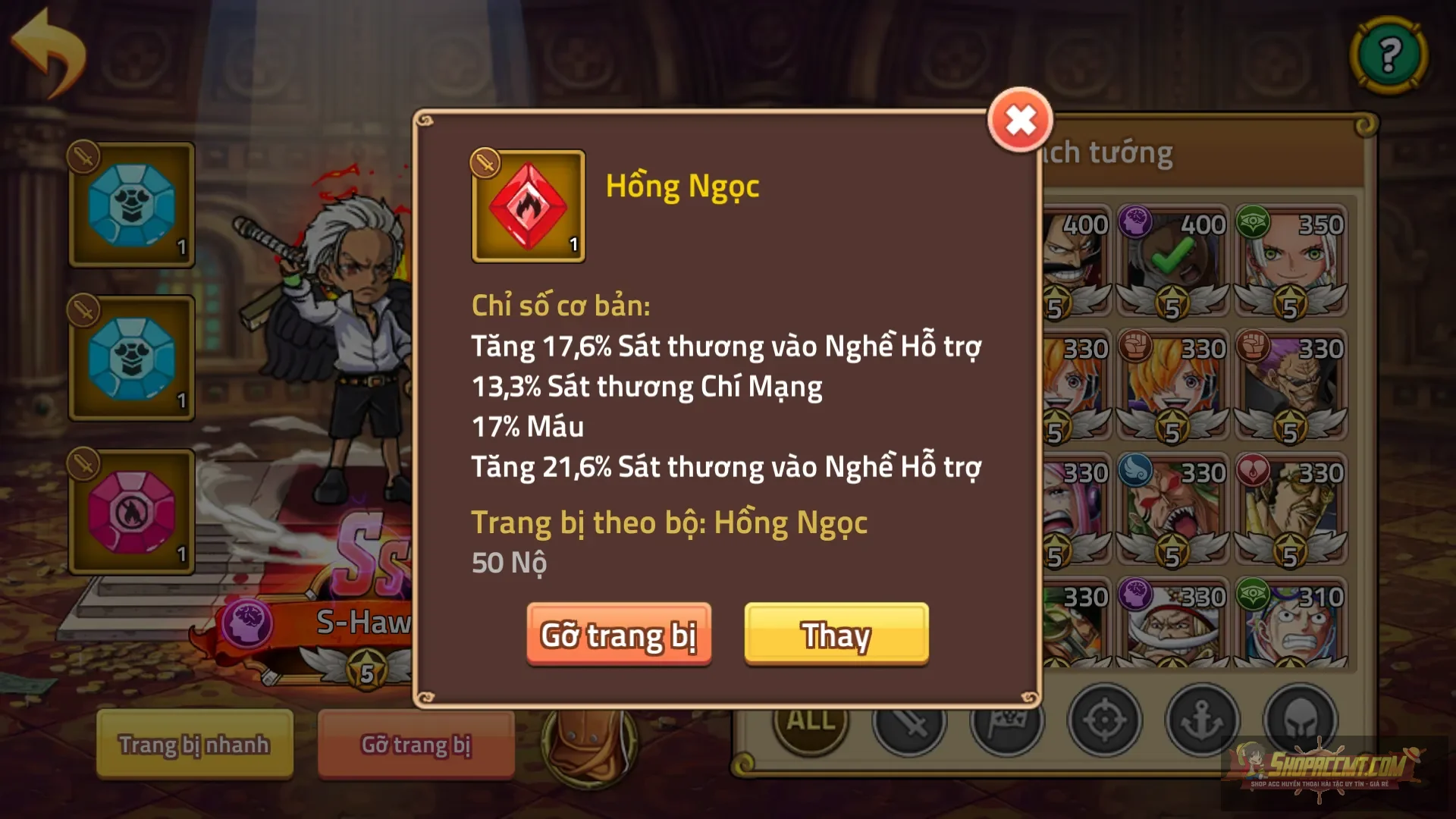The image size is (1456, 819).
Task: Click the Hồng Ngọc ruby gem icon
Action: click(x=528, y=206)
